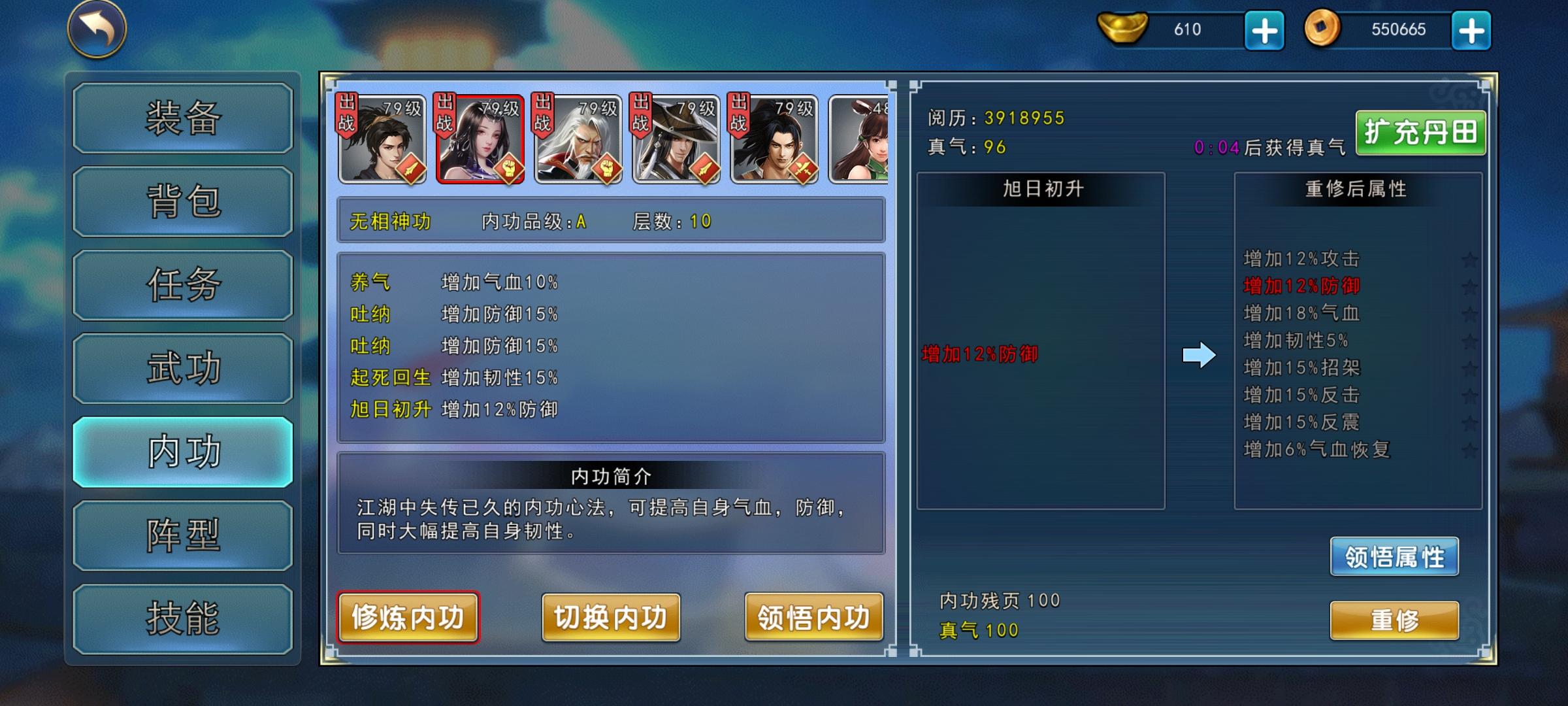Image resolution: width=1568 pixels, height=706 pixels.
Task: Click the 领悟属性 button
Action: [x=1395, y=557]
